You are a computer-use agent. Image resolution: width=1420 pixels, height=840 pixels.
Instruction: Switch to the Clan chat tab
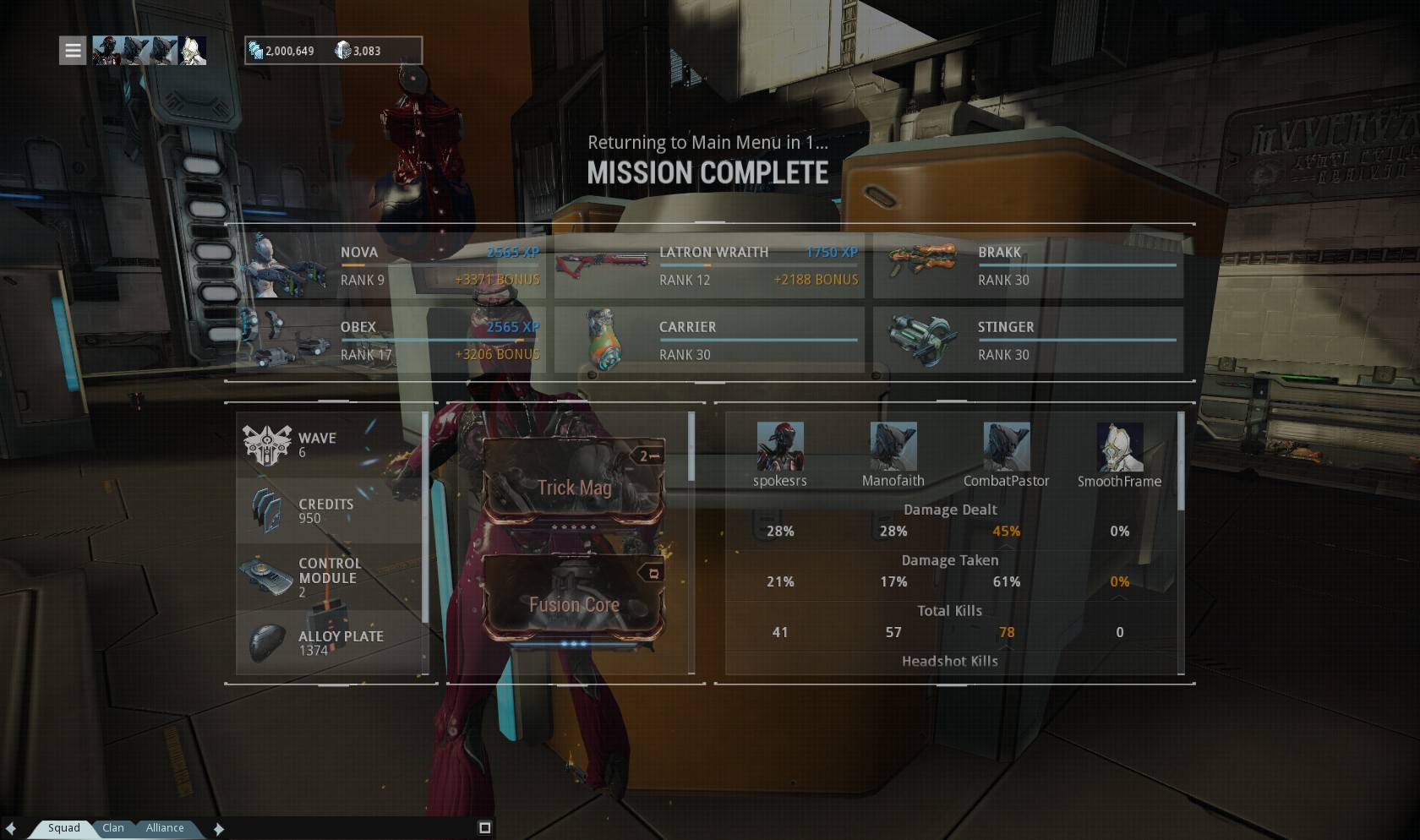[x=113, y=828]
